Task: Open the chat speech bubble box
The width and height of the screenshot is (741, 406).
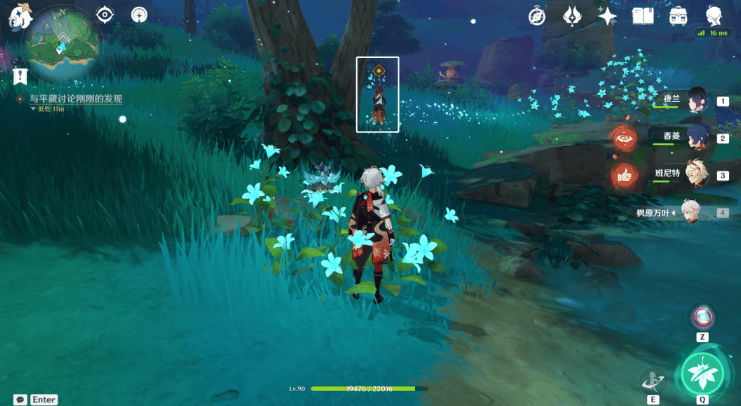Action: pyautogui.click(x=20, y=399)
